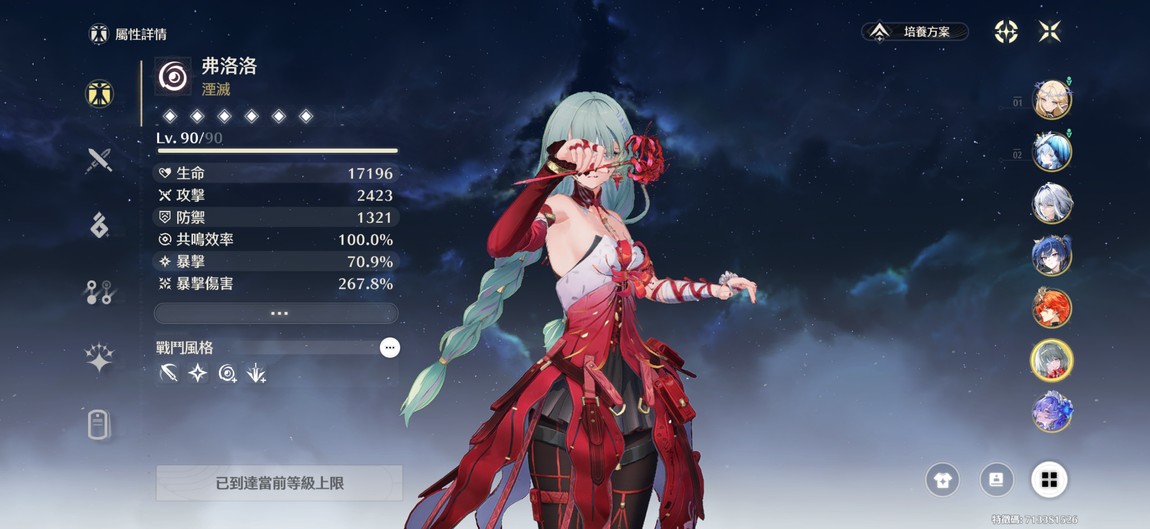Show 戰鬥風格 details via its round three-dot button
This screenshot has height=529, width=1150.
[390, 347]
